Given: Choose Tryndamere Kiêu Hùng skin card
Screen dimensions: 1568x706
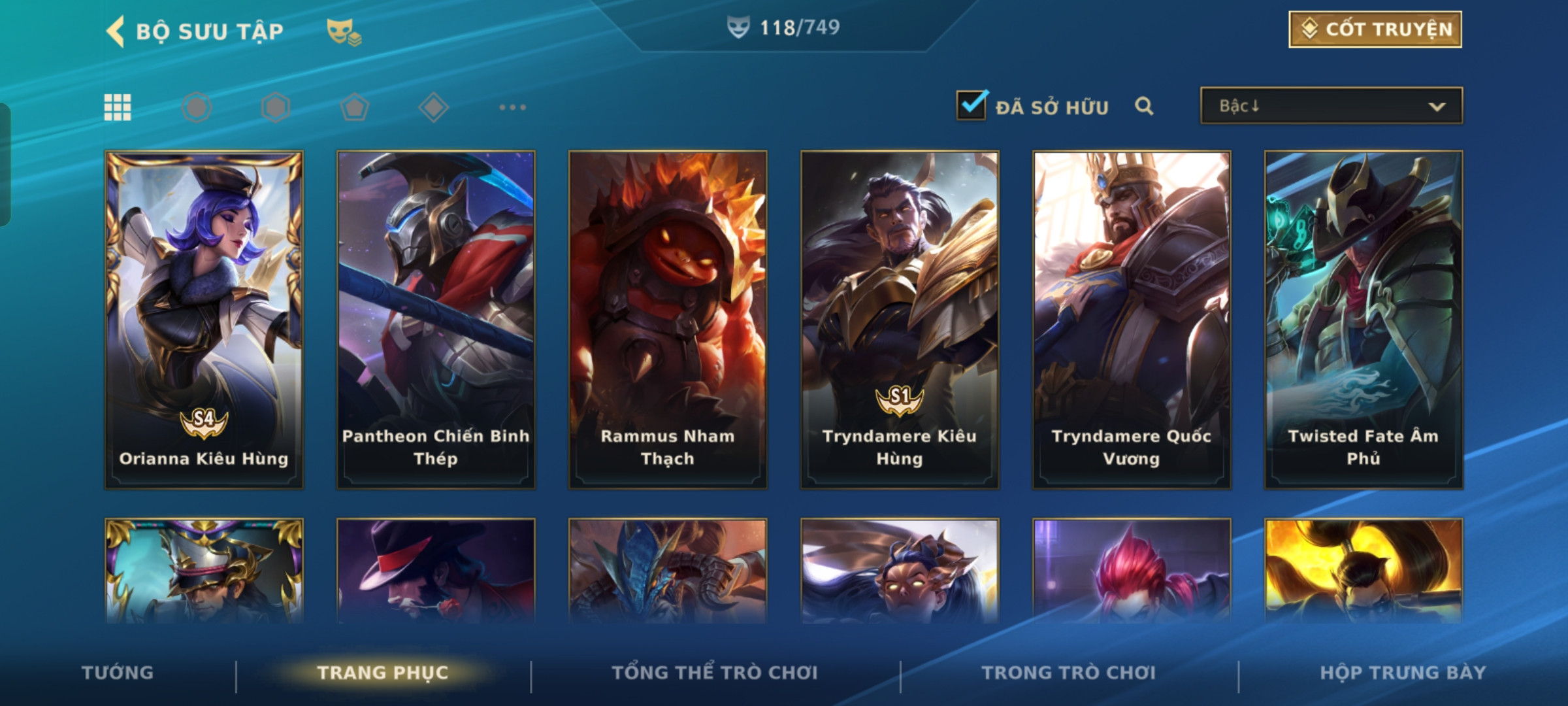Looking at the screenshot, I should pos(900,320).
